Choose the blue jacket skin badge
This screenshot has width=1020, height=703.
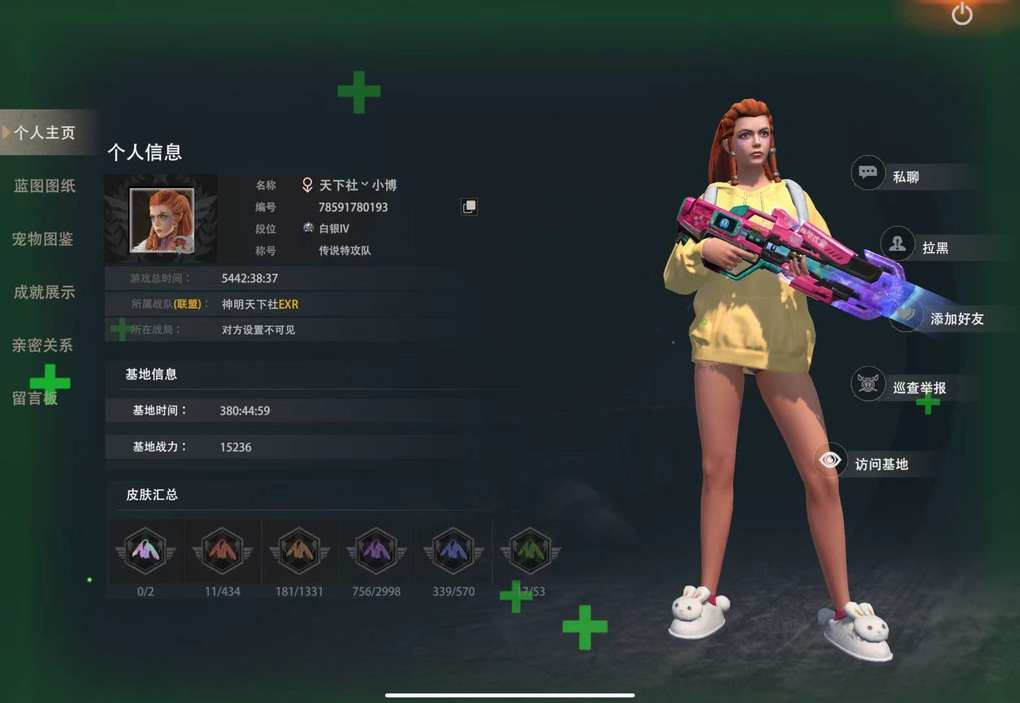coord(453,550)
